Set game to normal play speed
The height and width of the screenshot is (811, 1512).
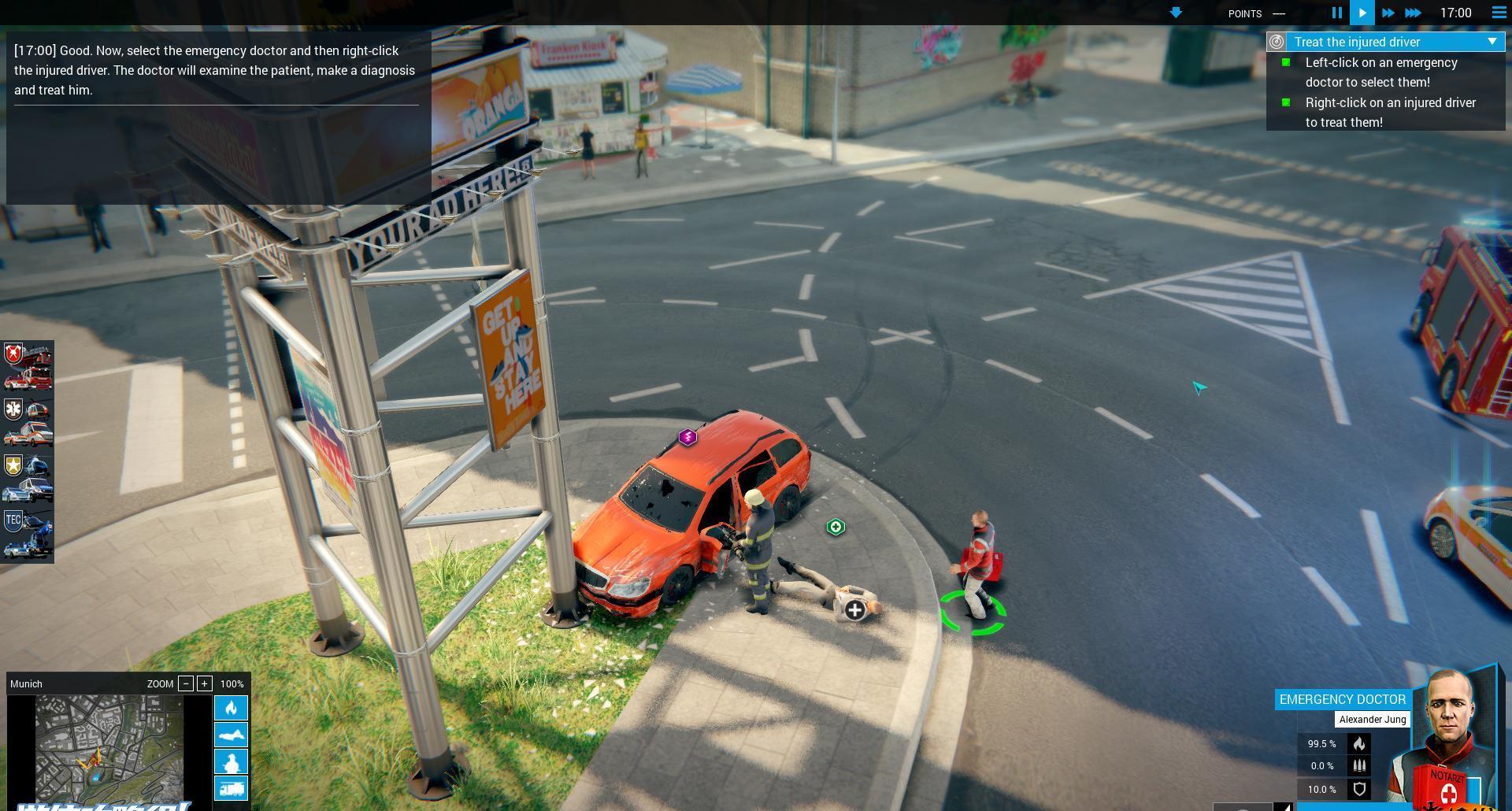click(1362, 13)
